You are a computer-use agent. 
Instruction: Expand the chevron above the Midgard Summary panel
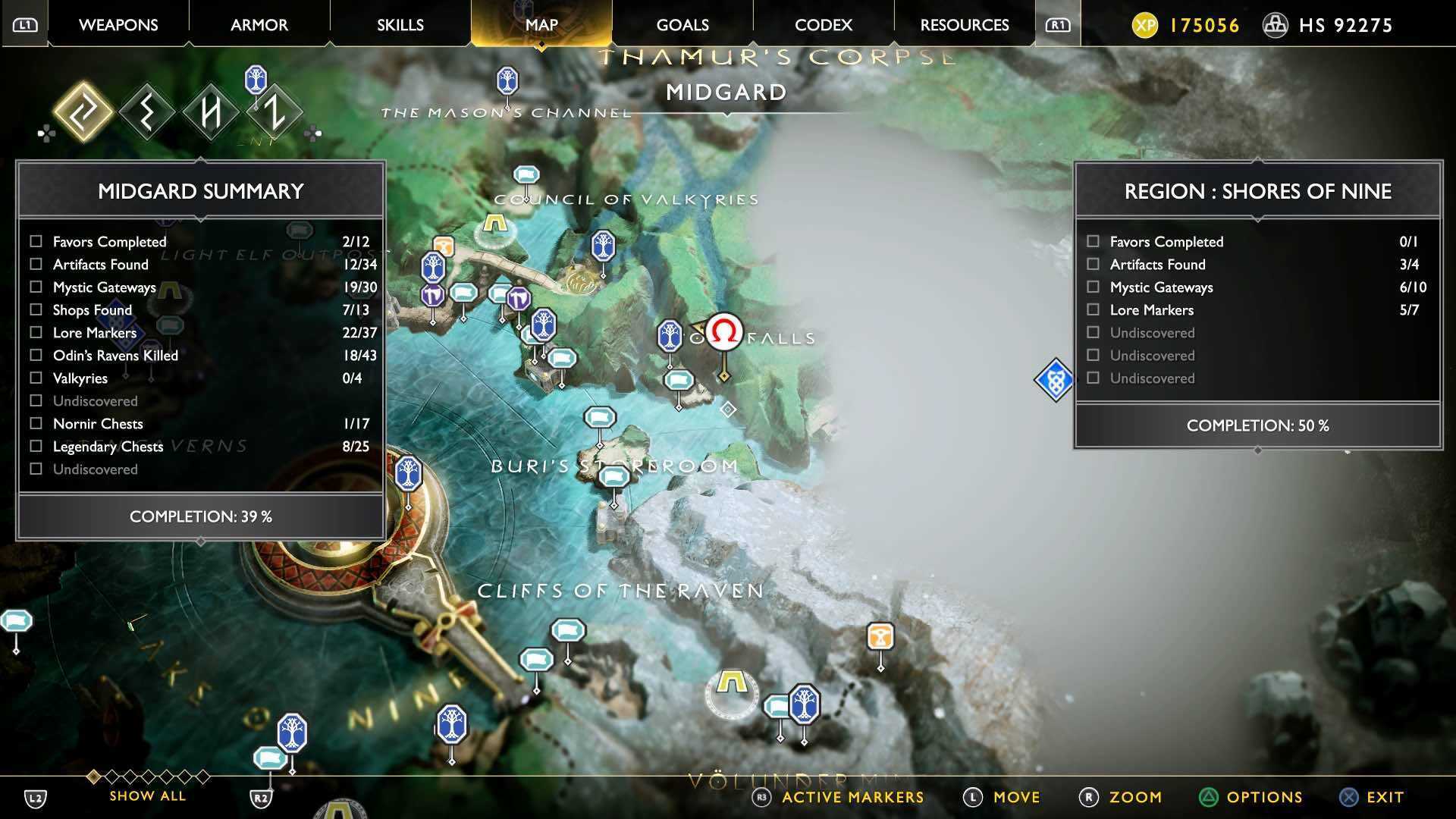coord(199,159)
